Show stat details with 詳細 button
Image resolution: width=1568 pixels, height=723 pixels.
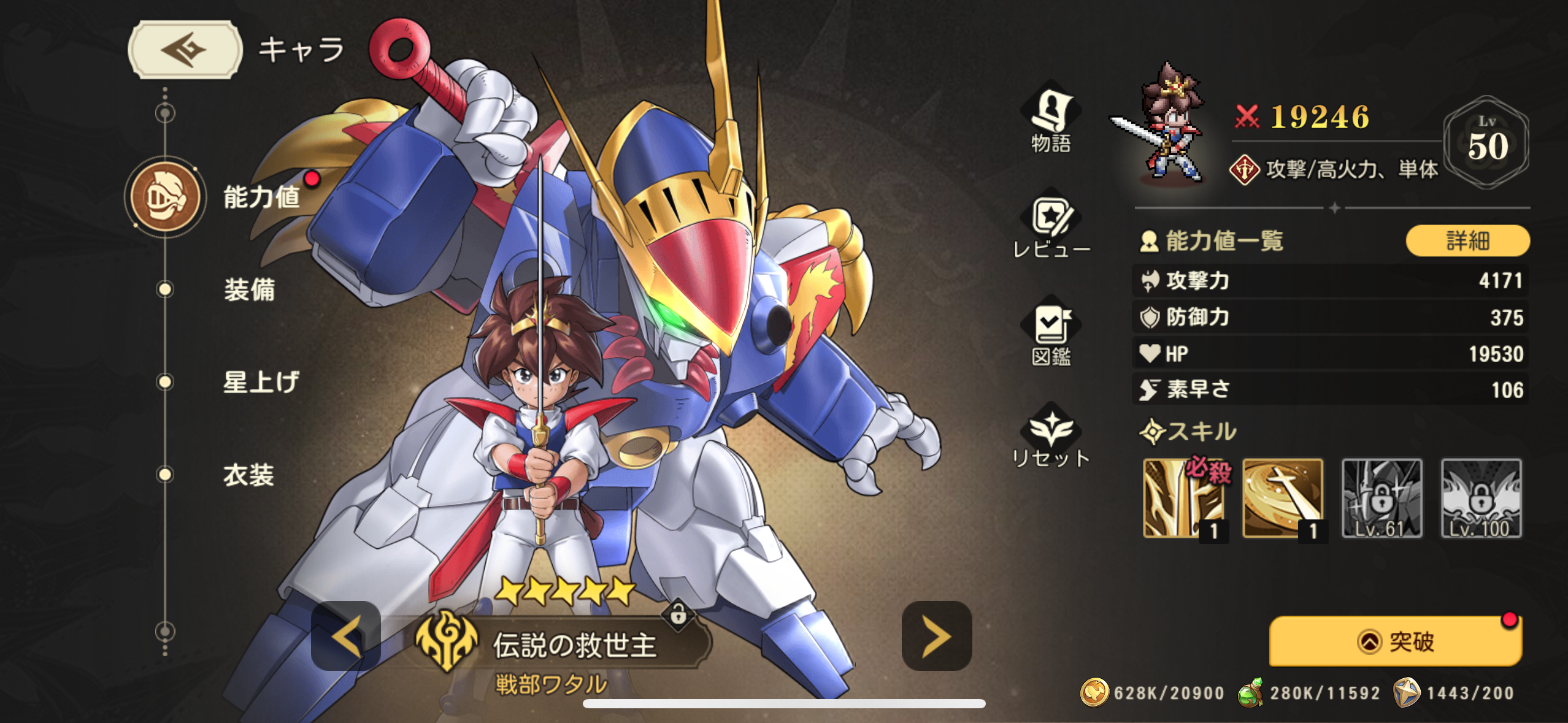[1467, 240]
